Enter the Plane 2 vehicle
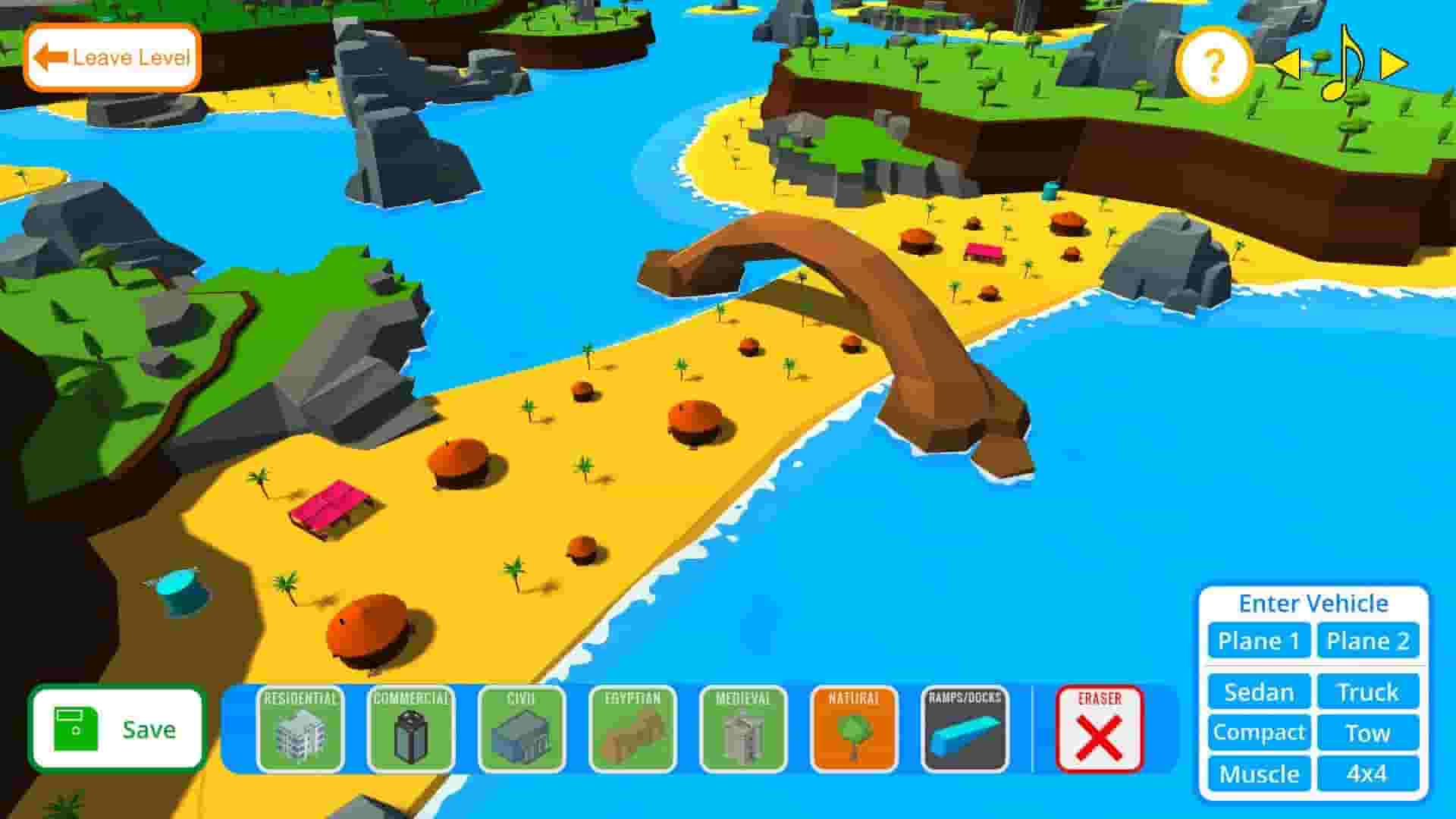This screenshot has width=1456, height=819. [x=1368, y=641]
